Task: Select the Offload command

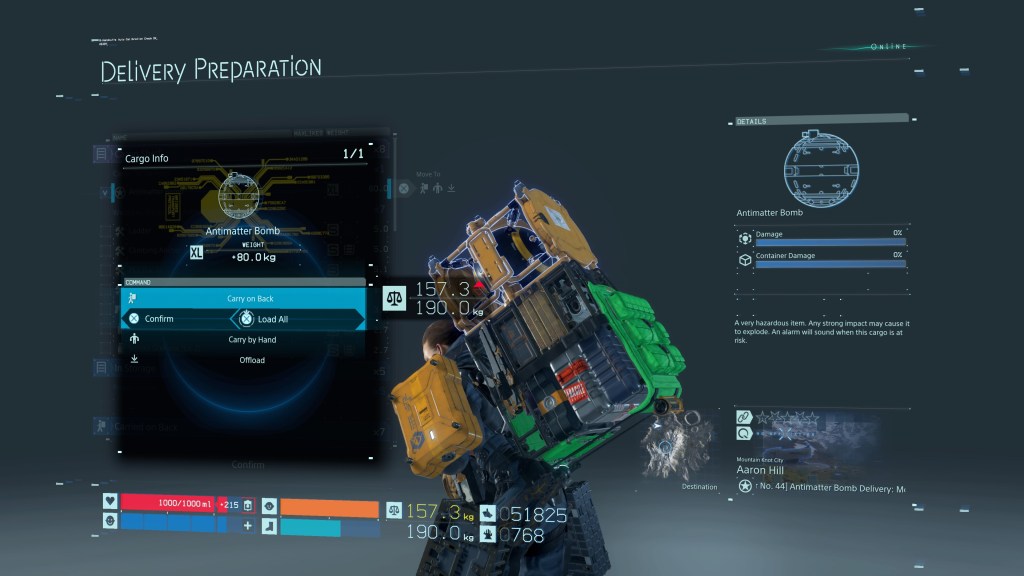Action: pos(251,360)
